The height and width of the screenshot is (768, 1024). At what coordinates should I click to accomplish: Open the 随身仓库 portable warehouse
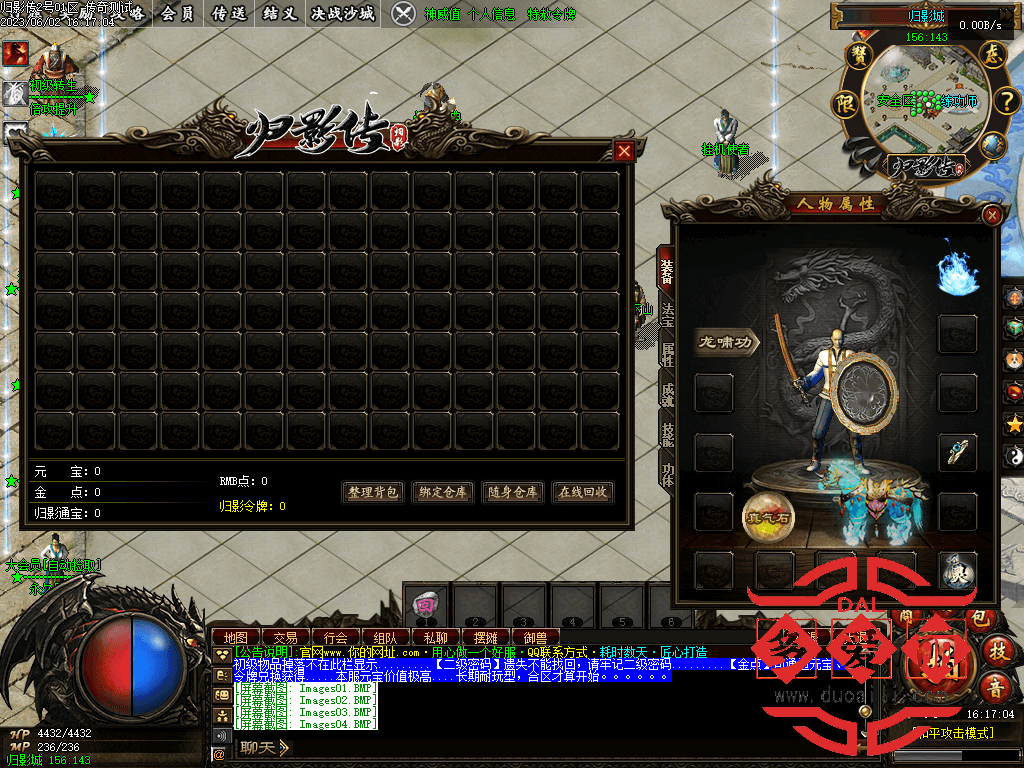(x=513, y=492)
